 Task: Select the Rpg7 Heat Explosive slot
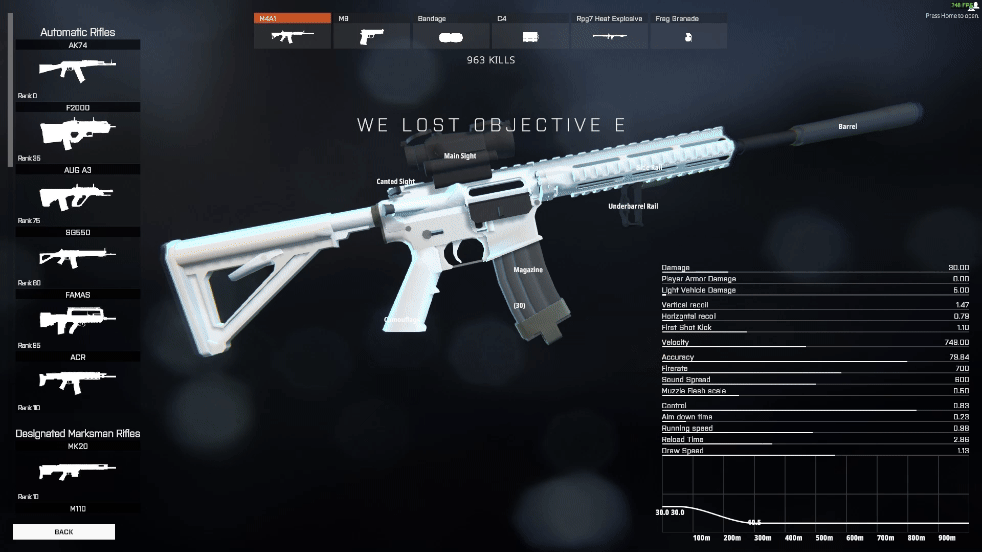[609, 35]
